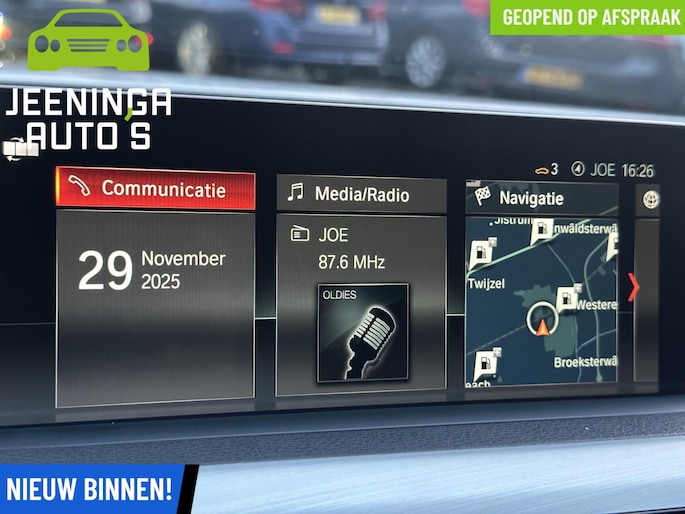This screenshot has width=685, height=514.
Task: Select the partially visible globe tile
Action: (x=652, y=198)
